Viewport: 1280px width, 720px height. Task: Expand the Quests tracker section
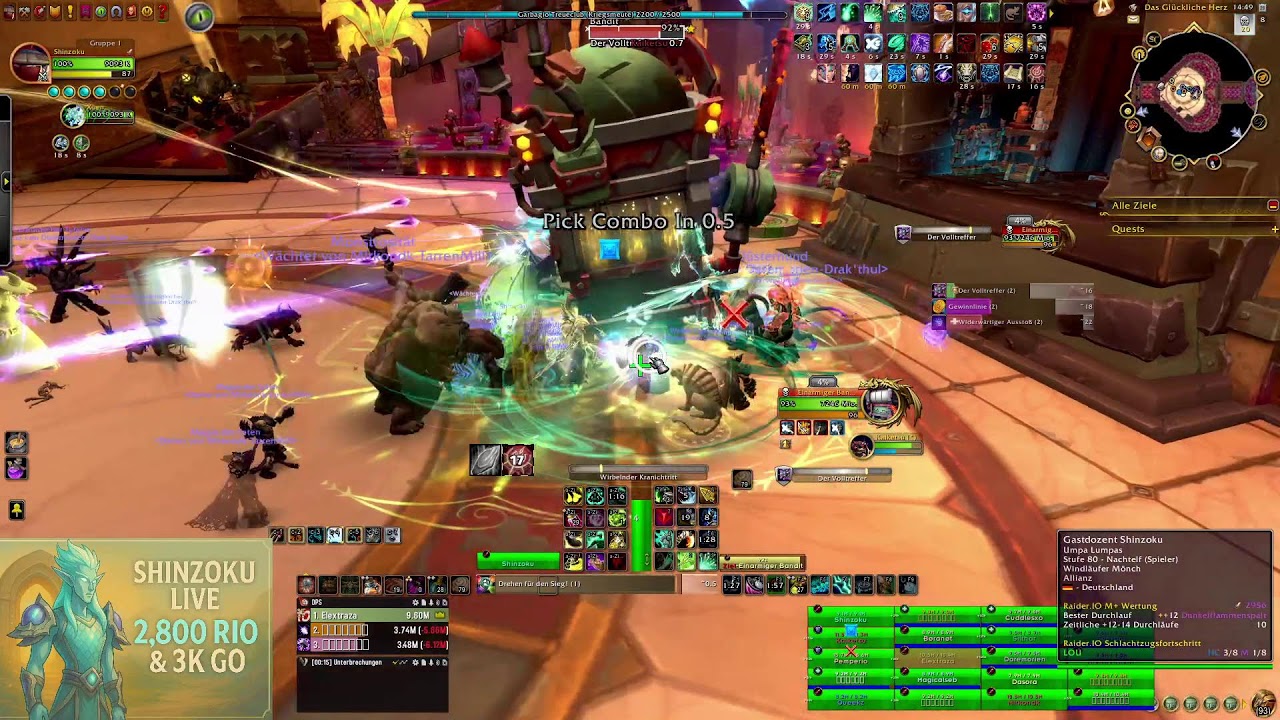[1274, 229]
